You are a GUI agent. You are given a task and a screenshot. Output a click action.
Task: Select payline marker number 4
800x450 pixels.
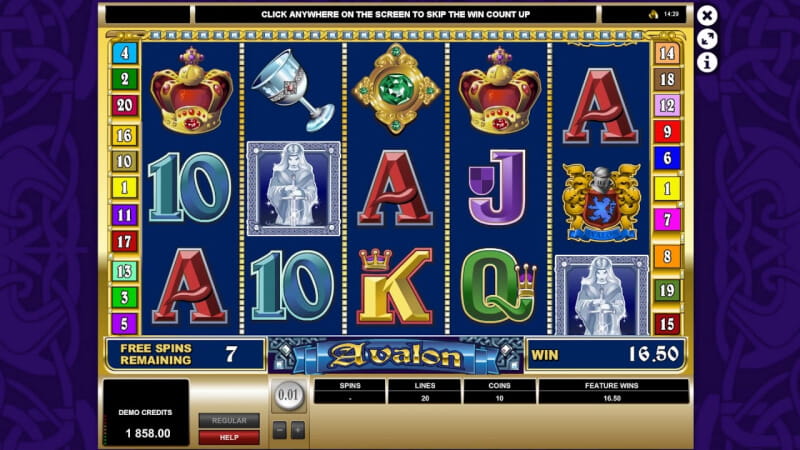pos(125,53)
